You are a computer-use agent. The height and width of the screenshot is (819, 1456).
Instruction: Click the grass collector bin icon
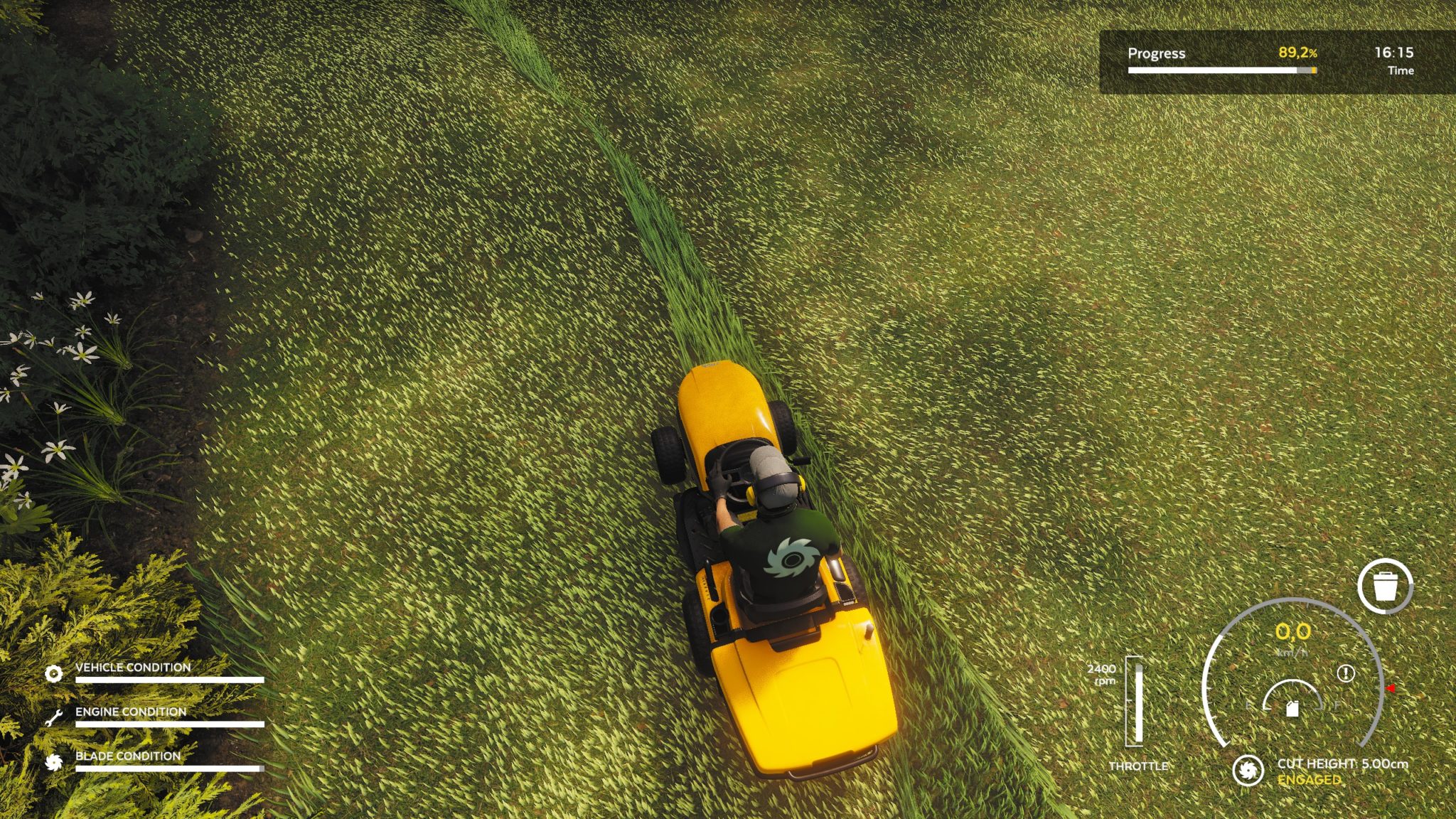pyautogui.click(x=1385, y=586)
